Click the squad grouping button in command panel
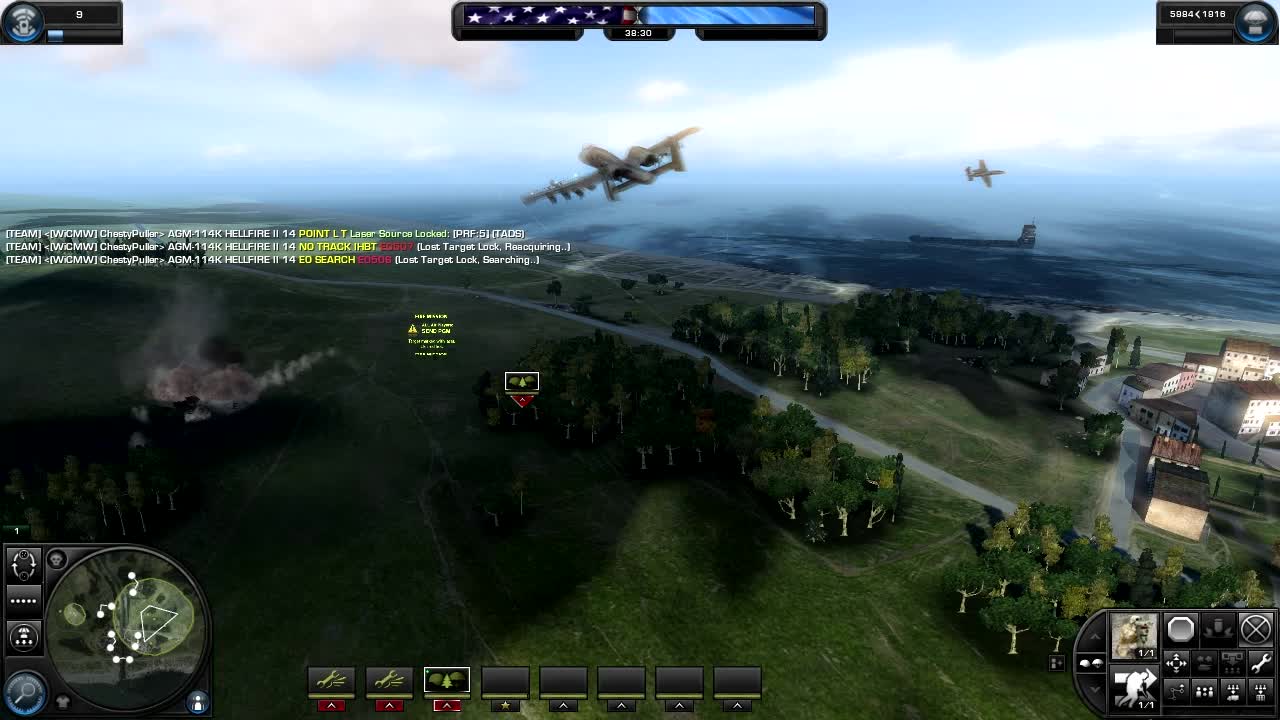The height and width of the screenshot is (720, 1280). (1204, 691)
